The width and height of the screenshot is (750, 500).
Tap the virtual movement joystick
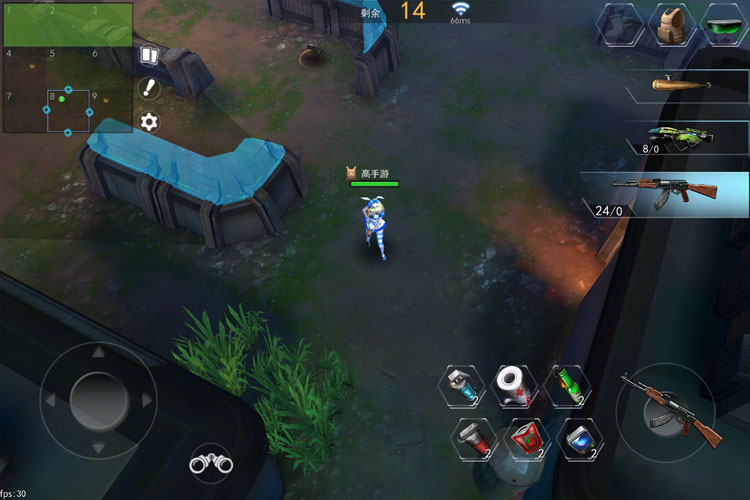98,399
